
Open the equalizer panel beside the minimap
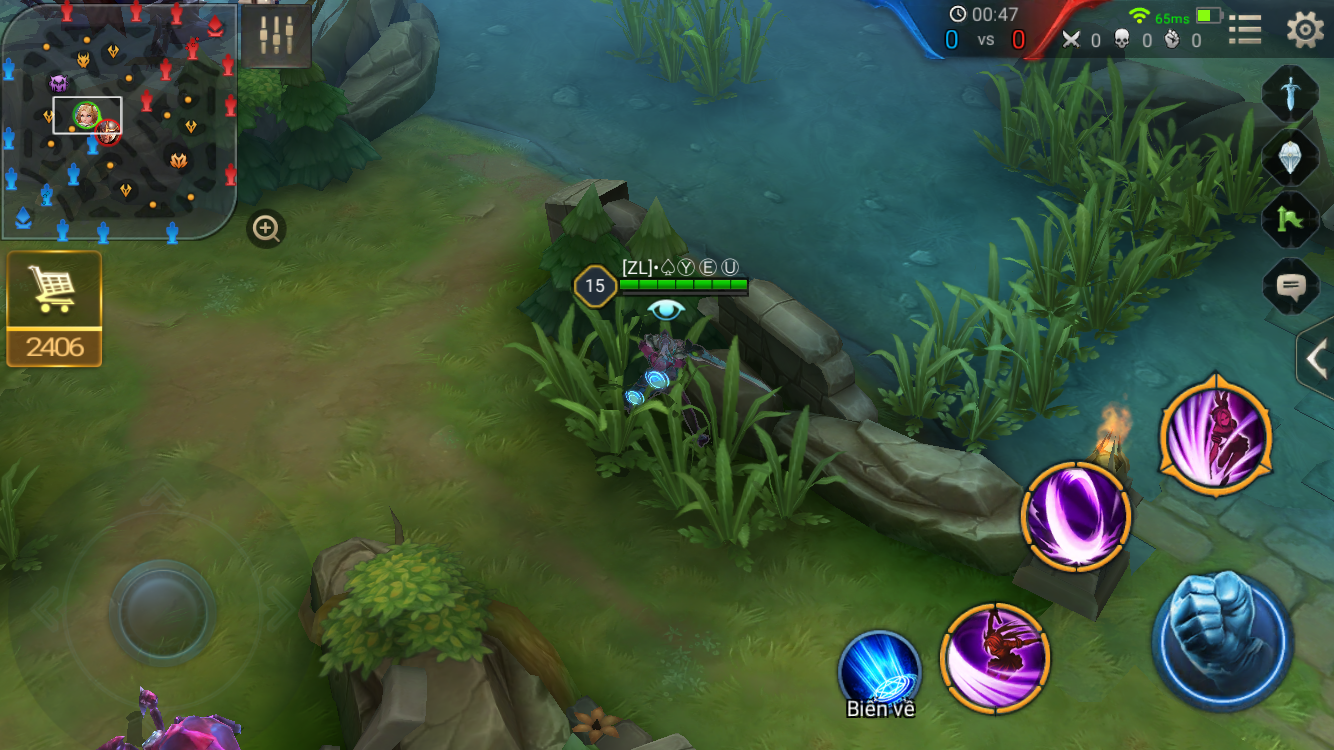[x=276, y=36]
